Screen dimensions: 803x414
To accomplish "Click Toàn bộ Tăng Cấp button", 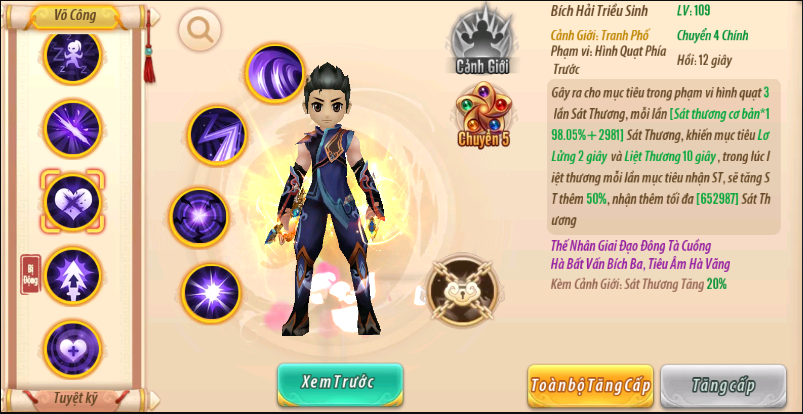I will (x=590, y=385).
